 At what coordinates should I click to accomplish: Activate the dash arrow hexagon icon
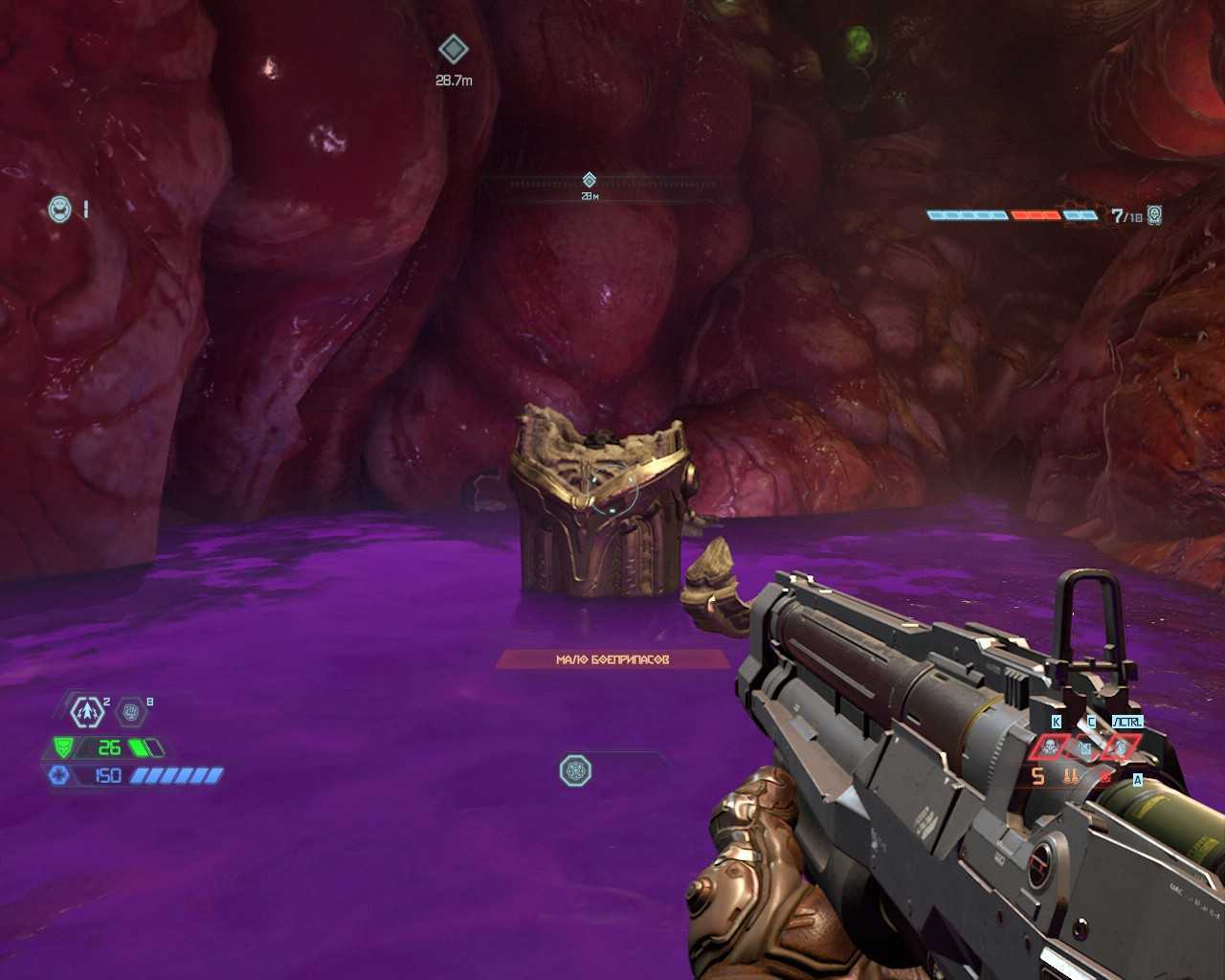pyautogui.click(x=88, y=711)
